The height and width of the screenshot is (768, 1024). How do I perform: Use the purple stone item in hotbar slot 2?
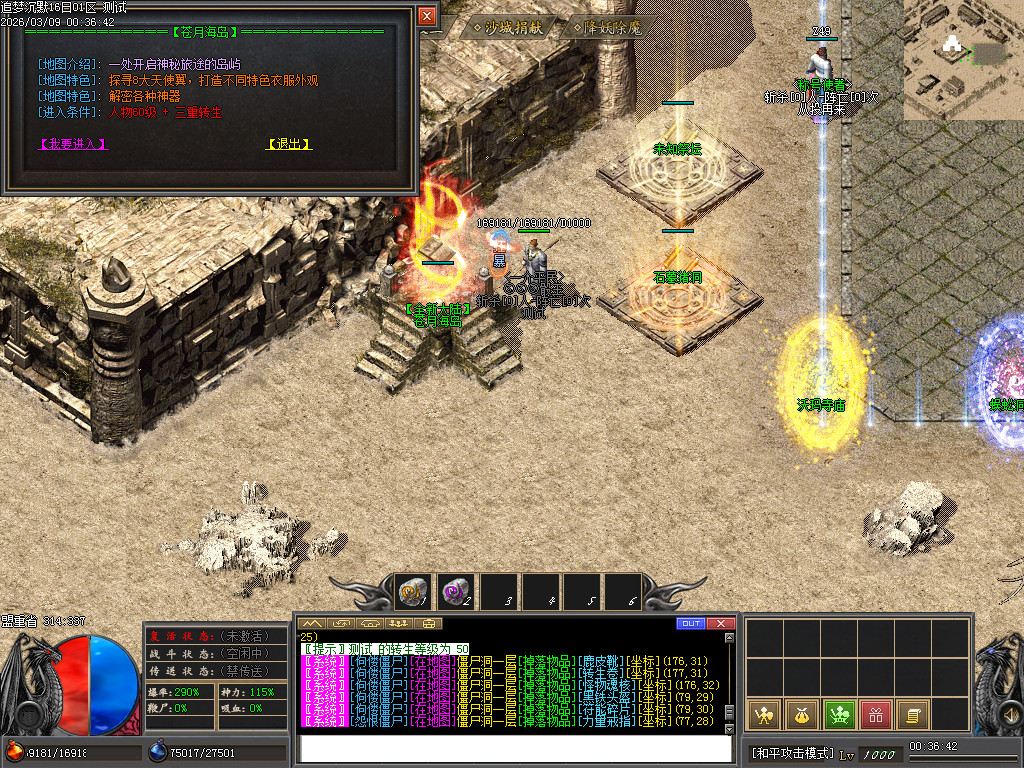coord(455,592)
